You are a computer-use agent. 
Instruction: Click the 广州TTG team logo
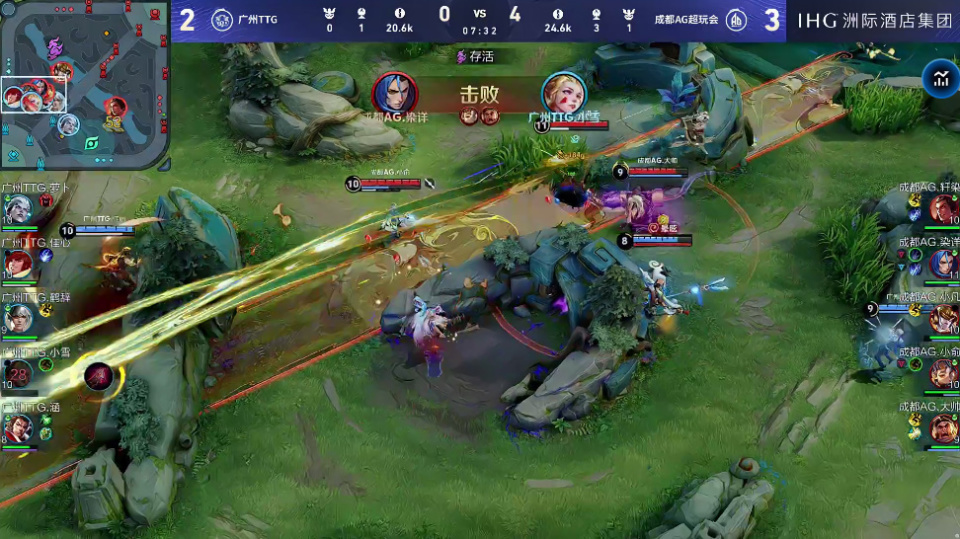(221, 19)
